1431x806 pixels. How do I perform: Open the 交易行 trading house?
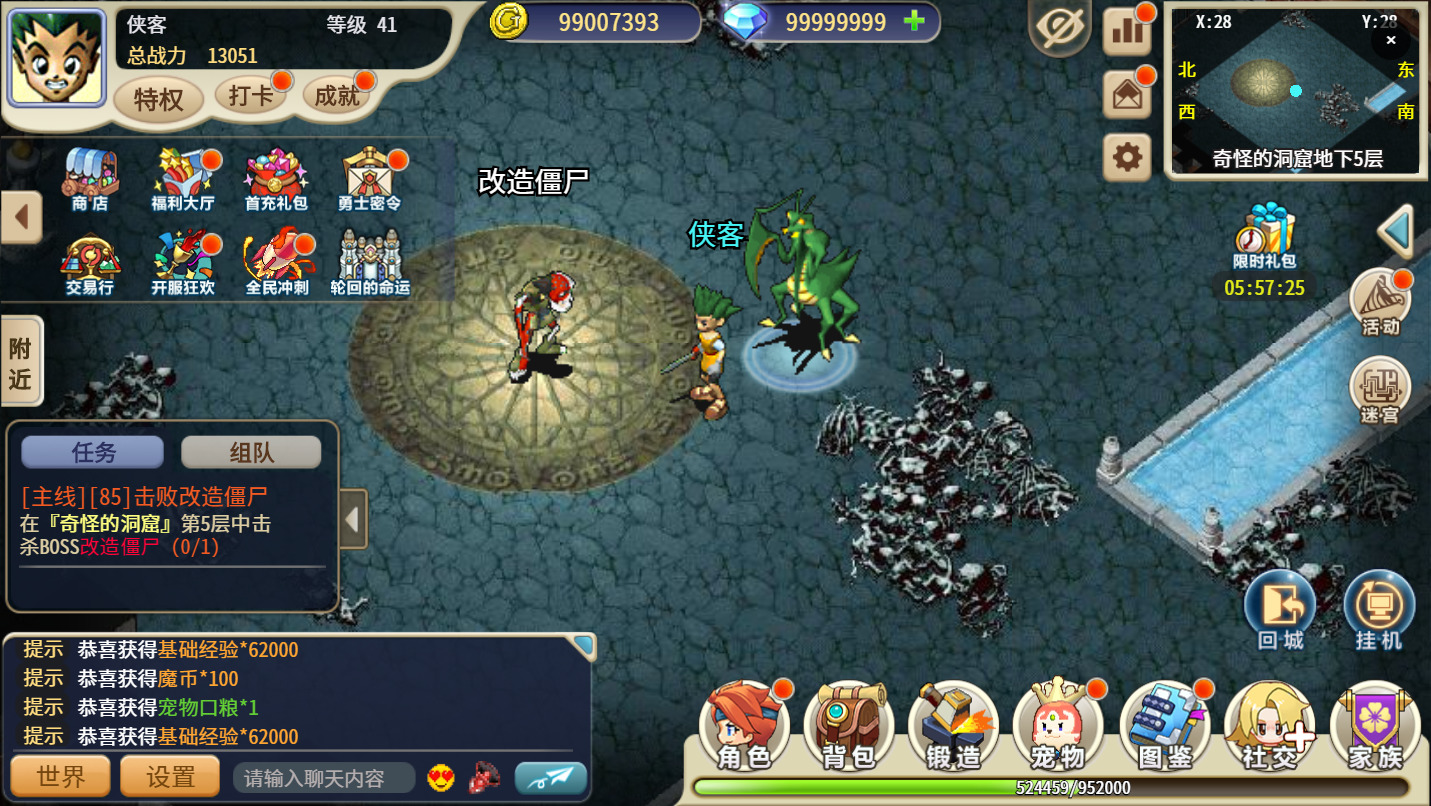click(x=91, y=262)
